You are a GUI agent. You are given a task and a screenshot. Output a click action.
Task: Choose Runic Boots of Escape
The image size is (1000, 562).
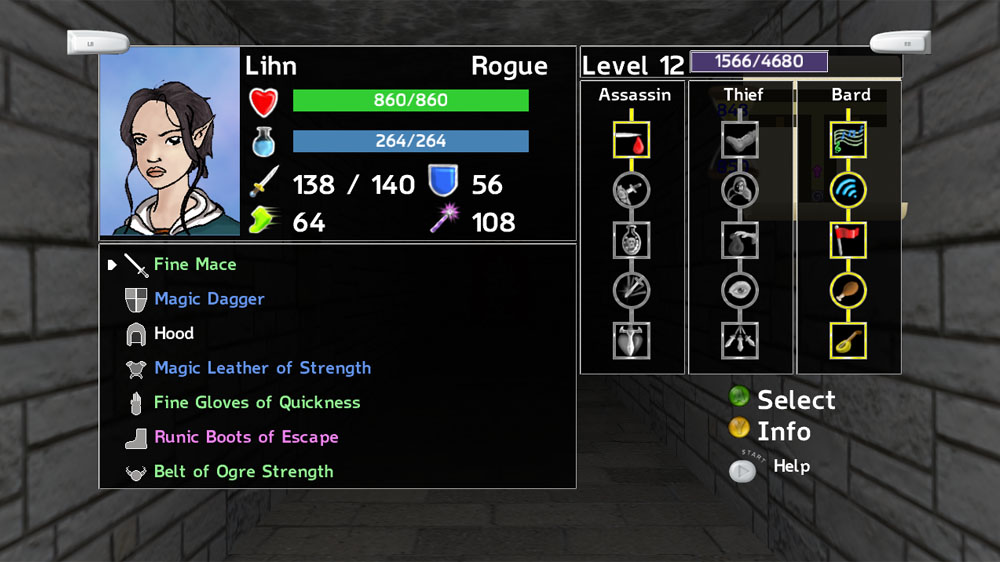coord(246,437)
